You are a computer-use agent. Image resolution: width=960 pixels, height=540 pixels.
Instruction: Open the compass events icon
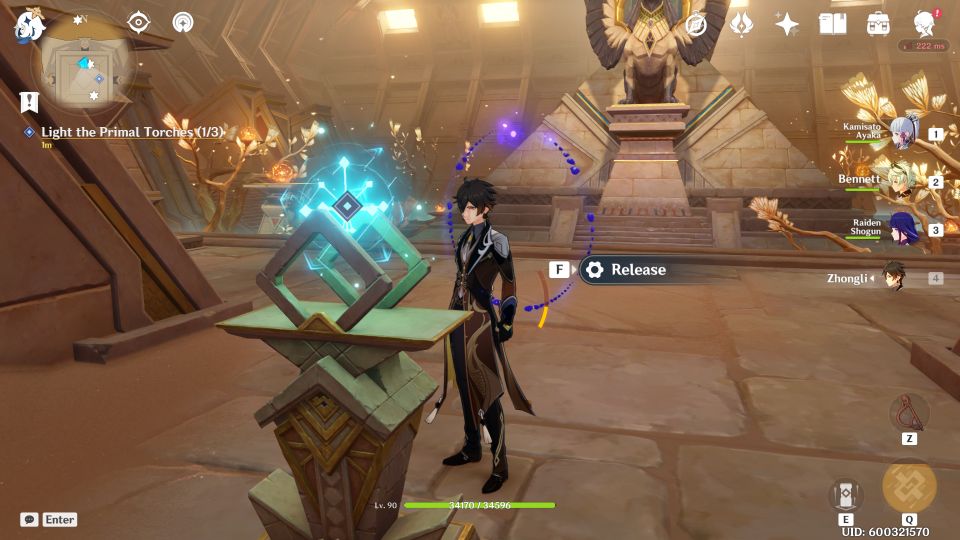click(x=696, y=25)
